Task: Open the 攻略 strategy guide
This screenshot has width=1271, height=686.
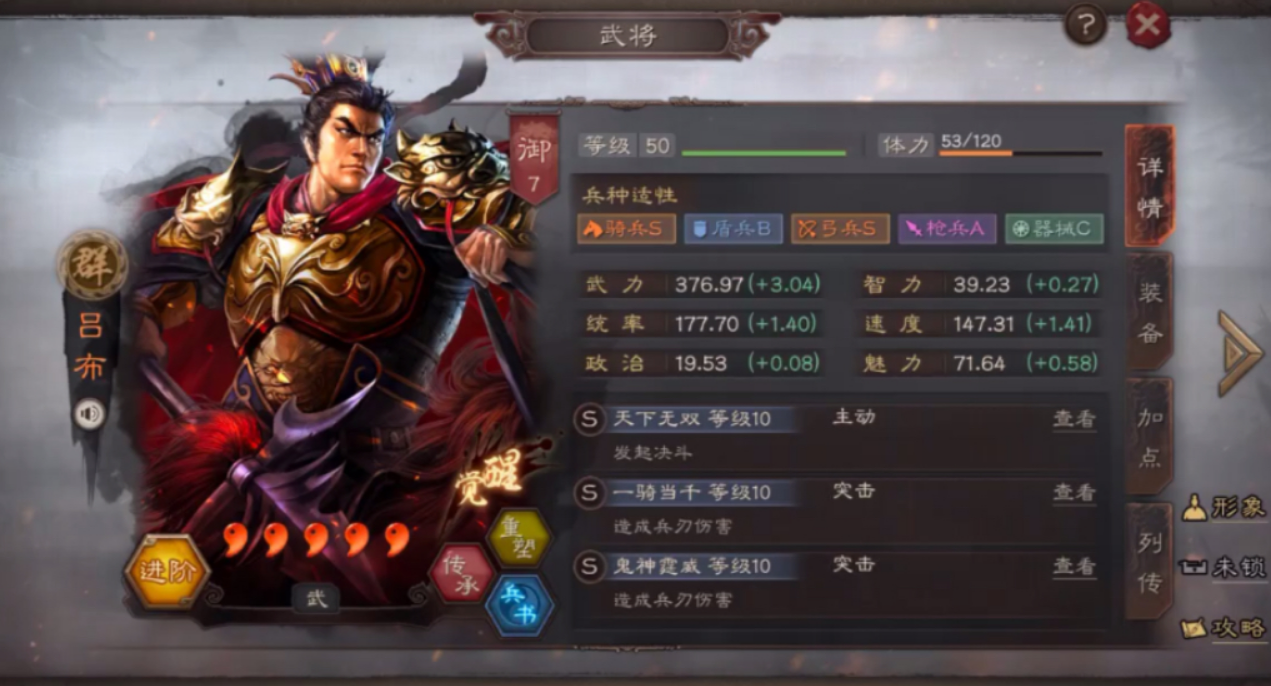Action: [1225, 627]
